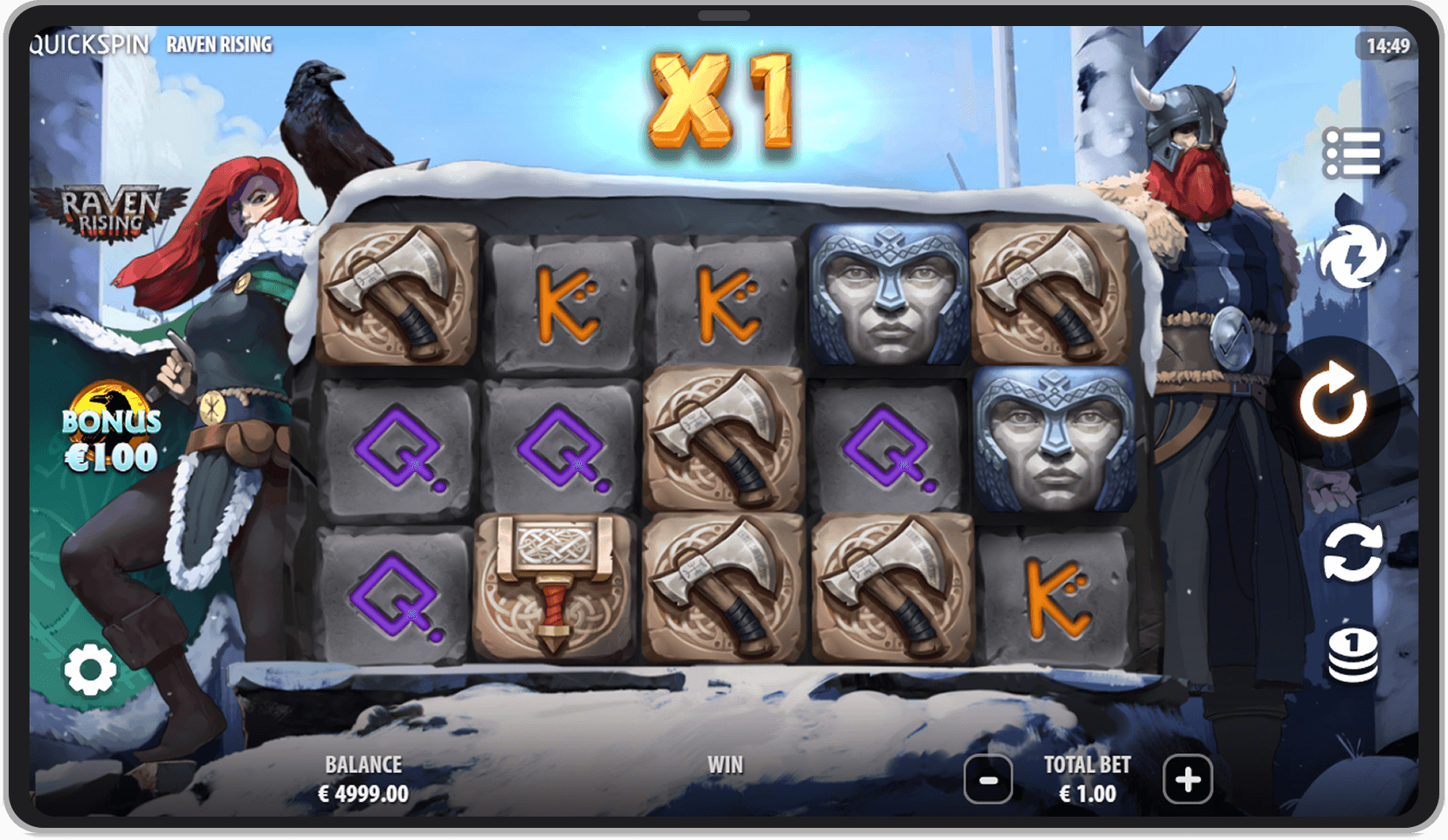The width and height of the screenshot is (1448, 840).
Task: Expand the total bet options
Action: pos(1188,779)
